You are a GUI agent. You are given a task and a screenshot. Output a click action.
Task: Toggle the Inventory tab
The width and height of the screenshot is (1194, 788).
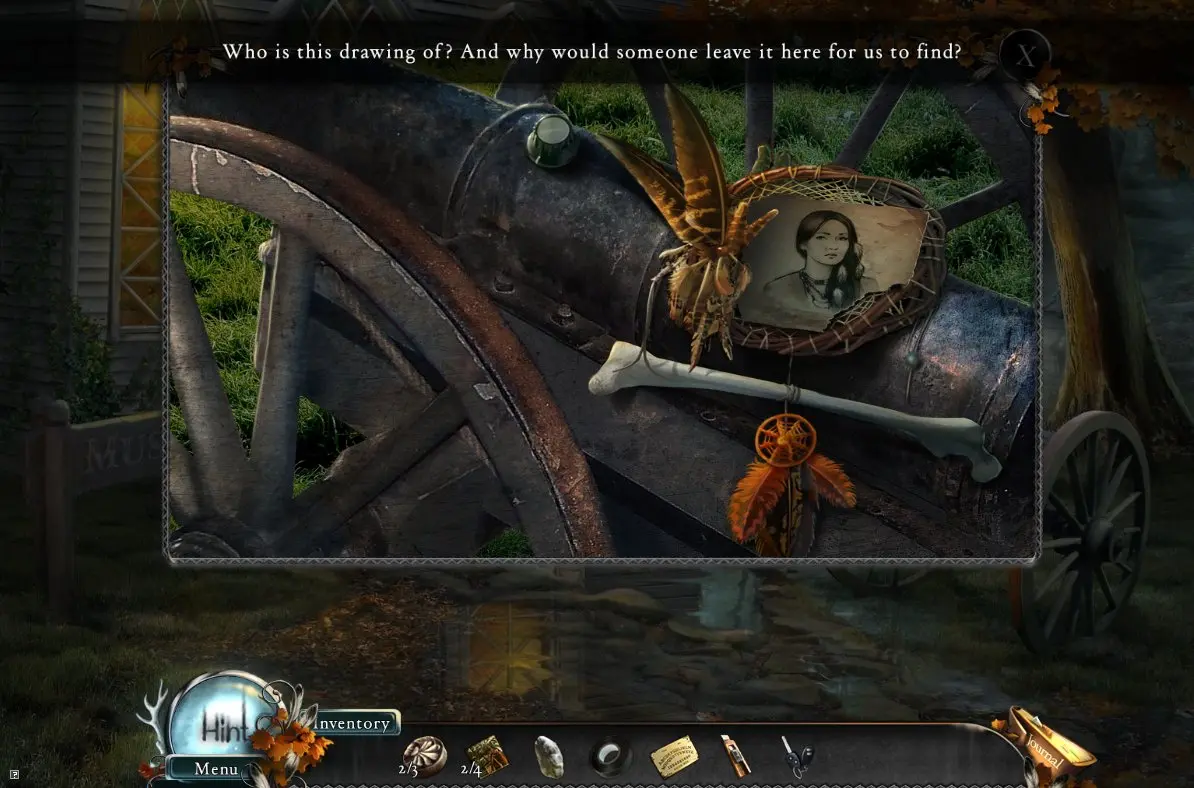353,723
